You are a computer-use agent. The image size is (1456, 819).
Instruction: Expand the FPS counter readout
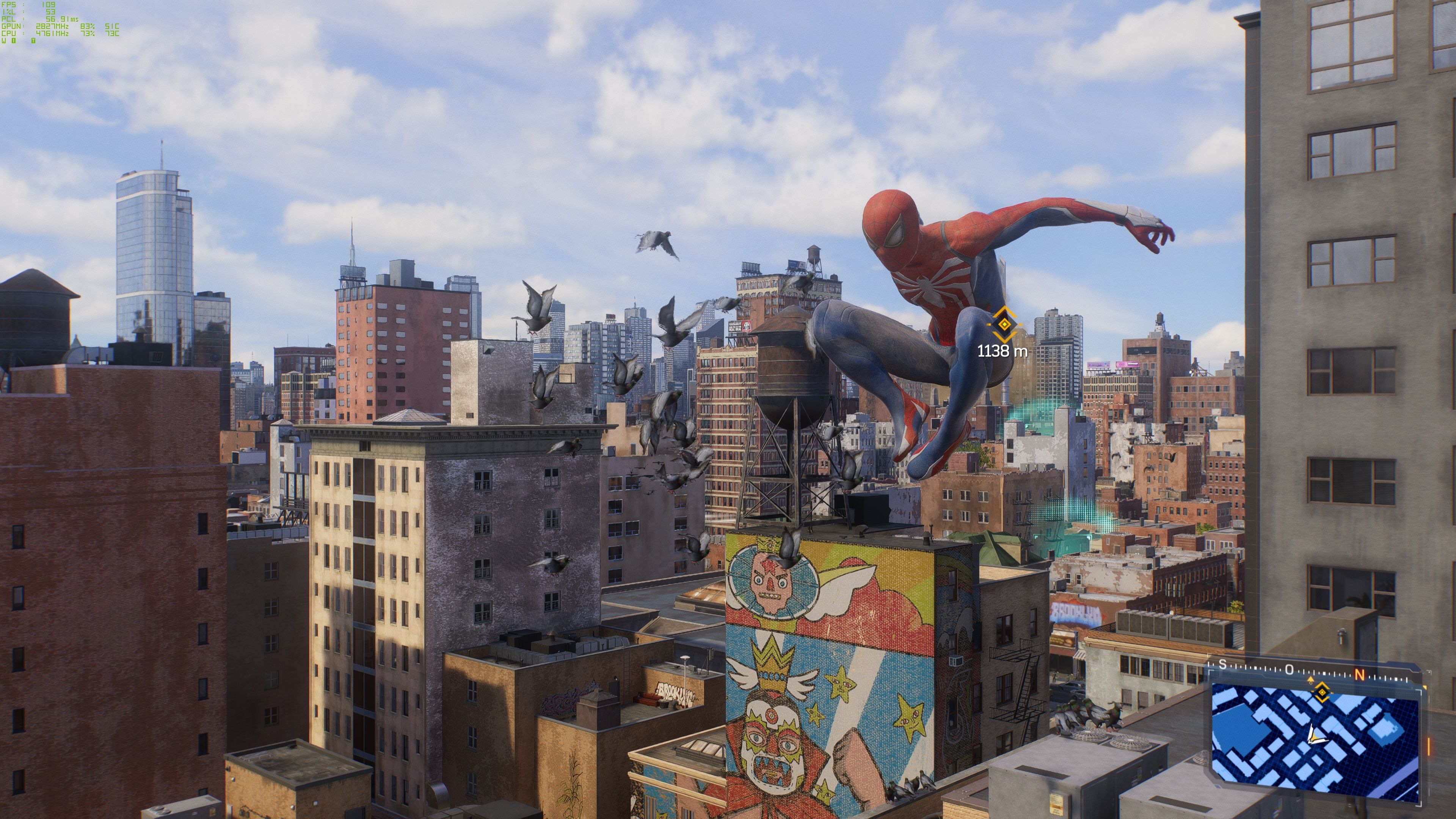[x=28, y=5]
